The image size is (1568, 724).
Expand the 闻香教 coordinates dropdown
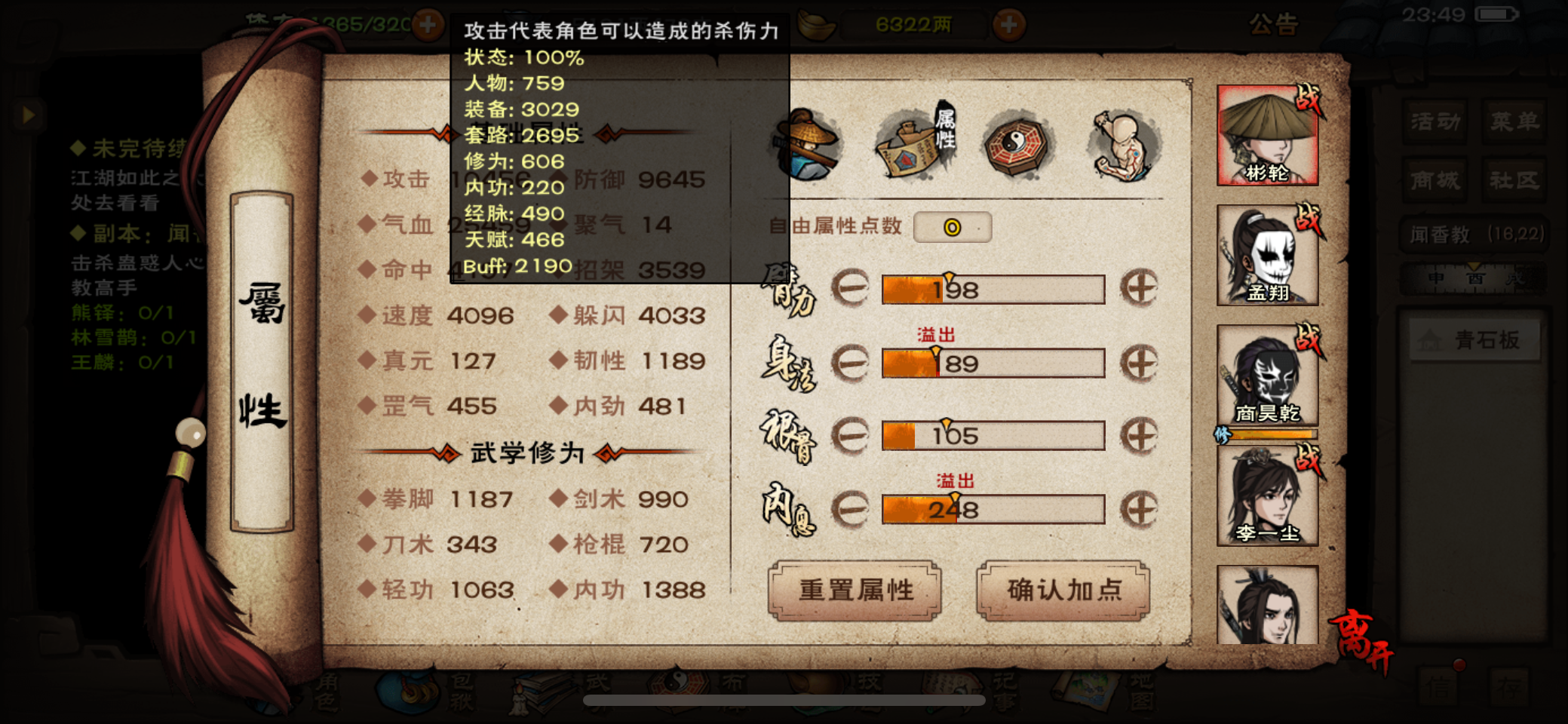(1474, 235)
